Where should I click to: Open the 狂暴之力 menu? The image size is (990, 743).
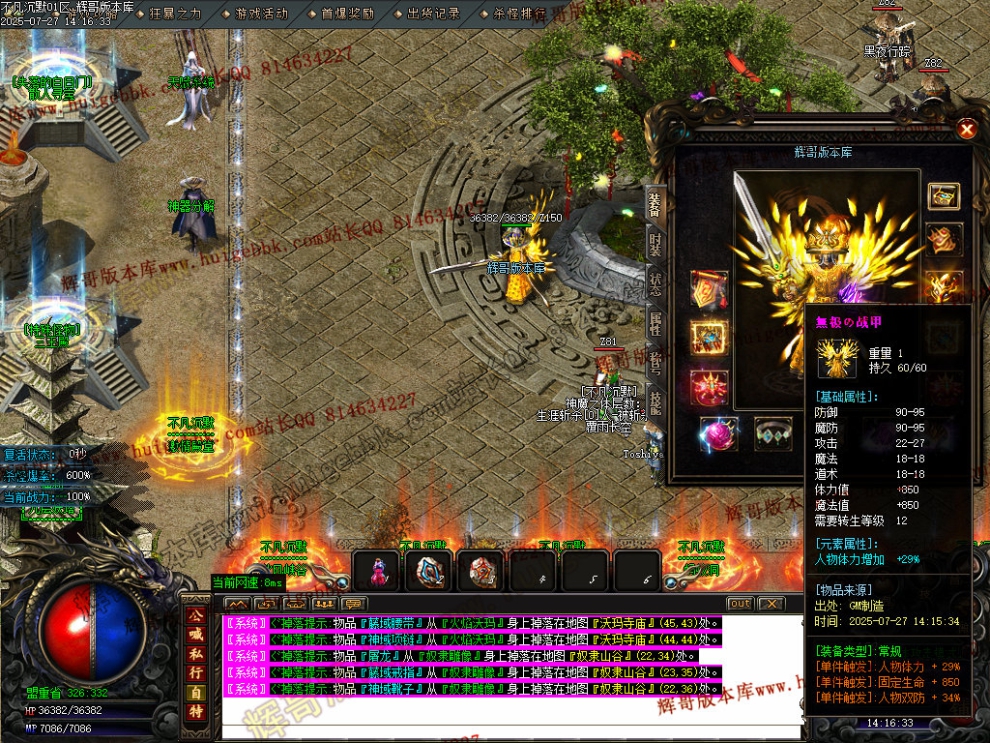pyautogui.click(x=175, y=14)
